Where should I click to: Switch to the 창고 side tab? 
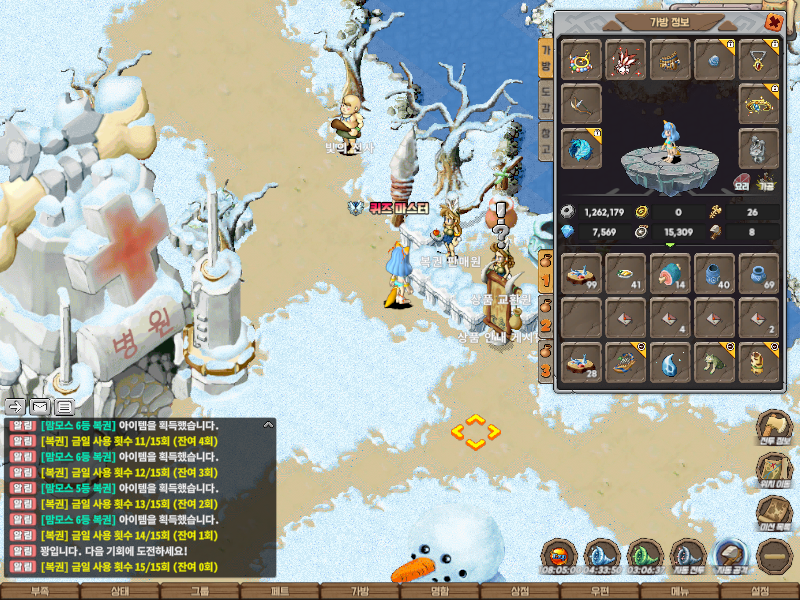pyautogui.click(x=546, y=141)
